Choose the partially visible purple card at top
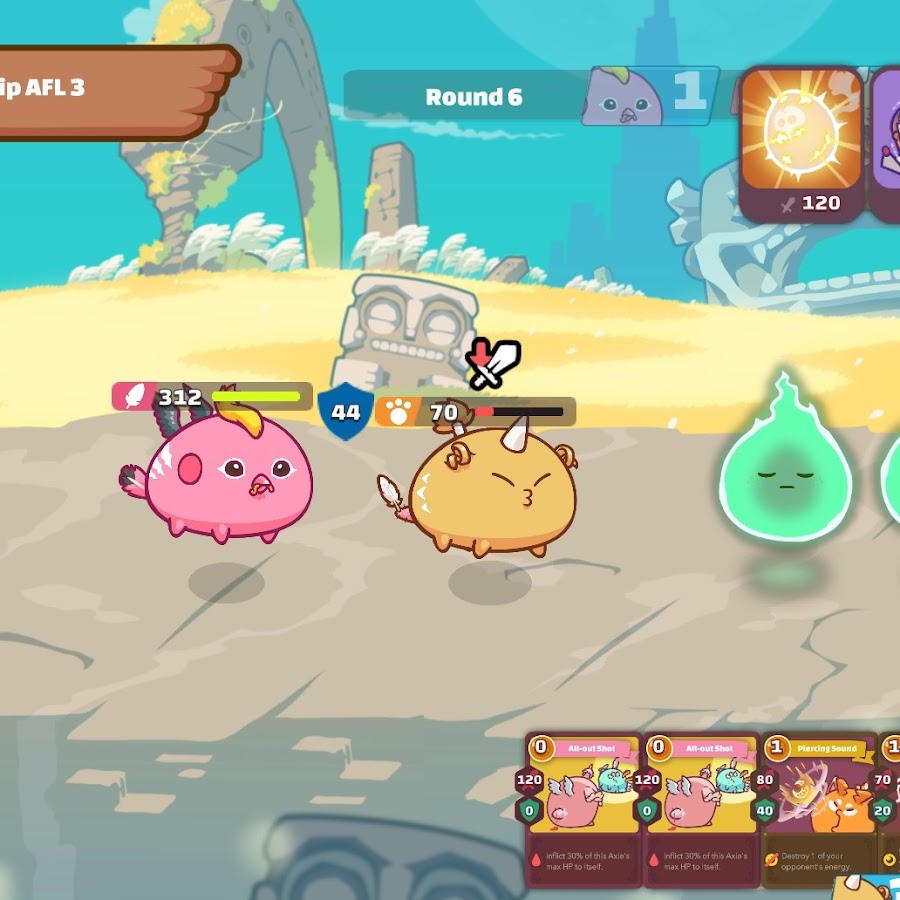Viewport: 900px width, 900px height. [x=885, y=143]
